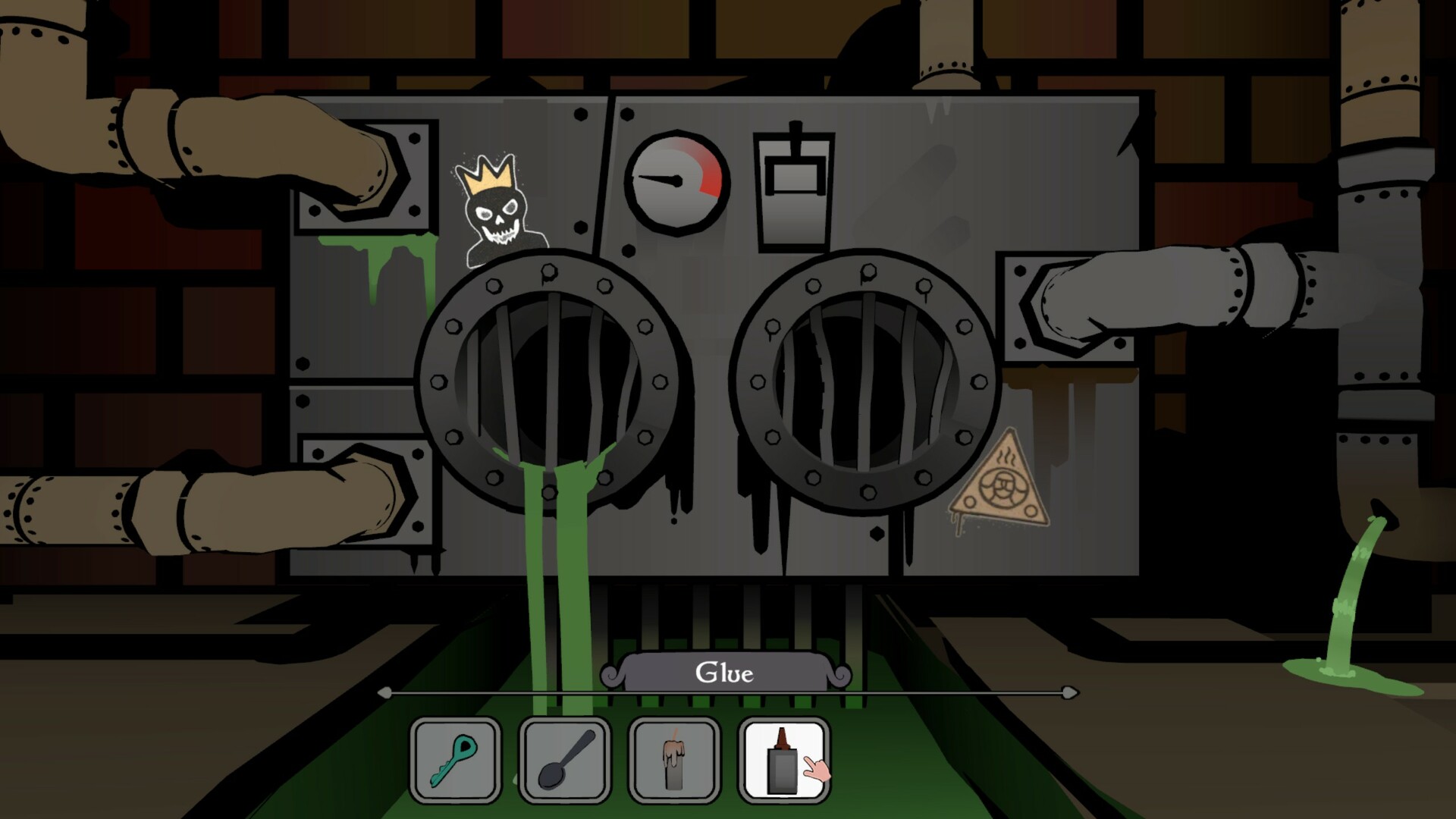Screen dimensions: 1456x819
Task: Choose the candle inventory slot
Action: pos(674,759)
